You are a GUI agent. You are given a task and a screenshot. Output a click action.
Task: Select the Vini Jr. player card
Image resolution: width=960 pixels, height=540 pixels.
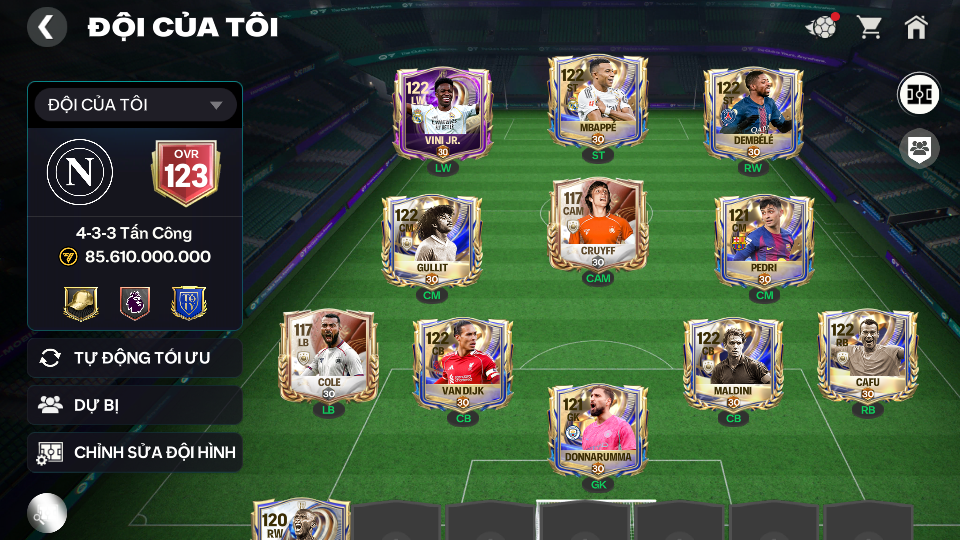[x=442, y=112]
